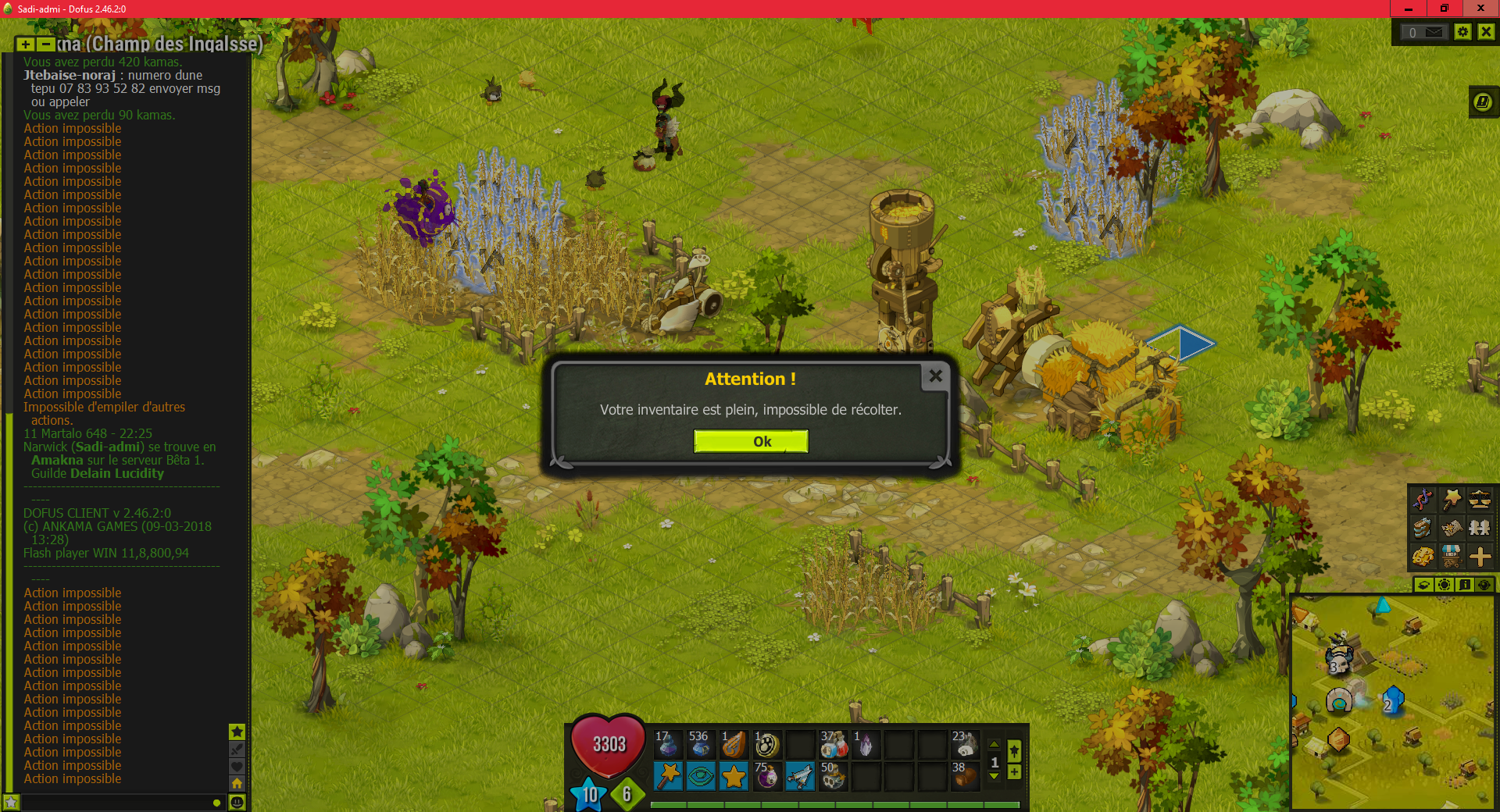Viewport: 1500px width, 812px height.
Task: Click the minimap
Action: point(1392,703)
